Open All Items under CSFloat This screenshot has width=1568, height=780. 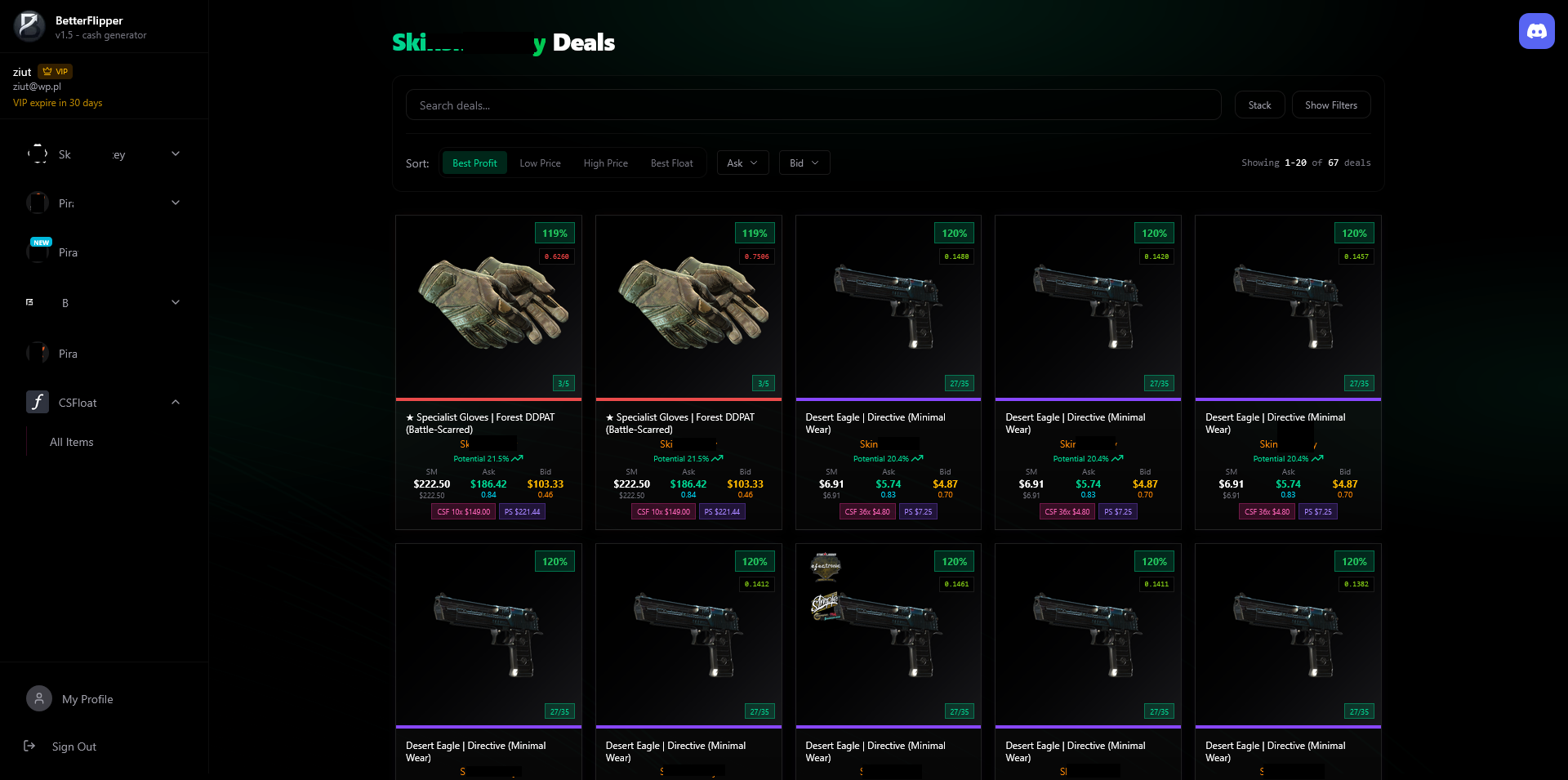(72, 442)
